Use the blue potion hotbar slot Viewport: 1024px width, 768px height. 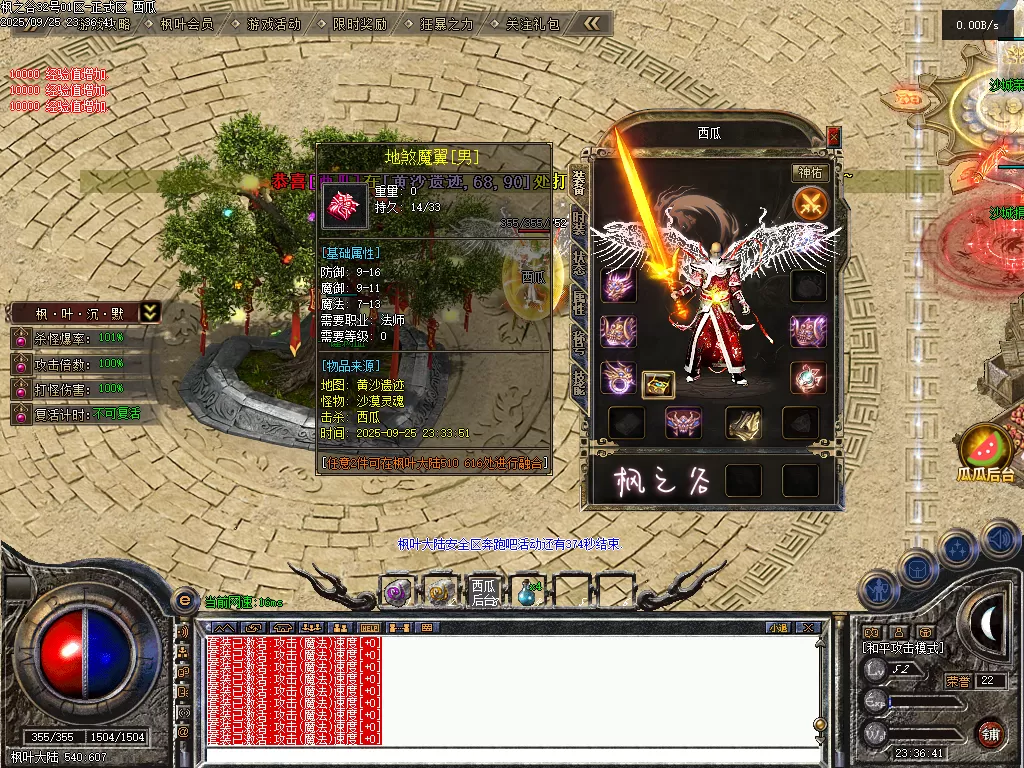[x=526, y=592]
